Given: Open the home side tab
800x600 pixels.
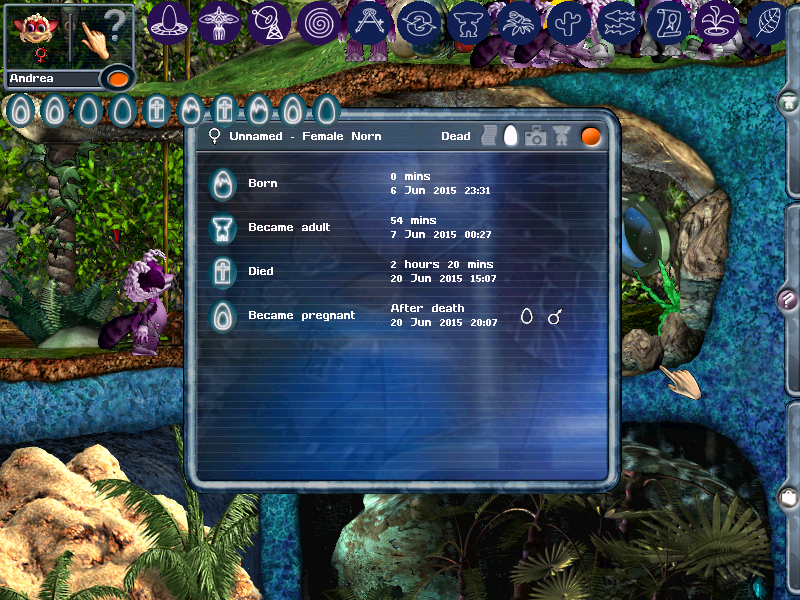Looking at the screenshot, I should click(789, 101).
